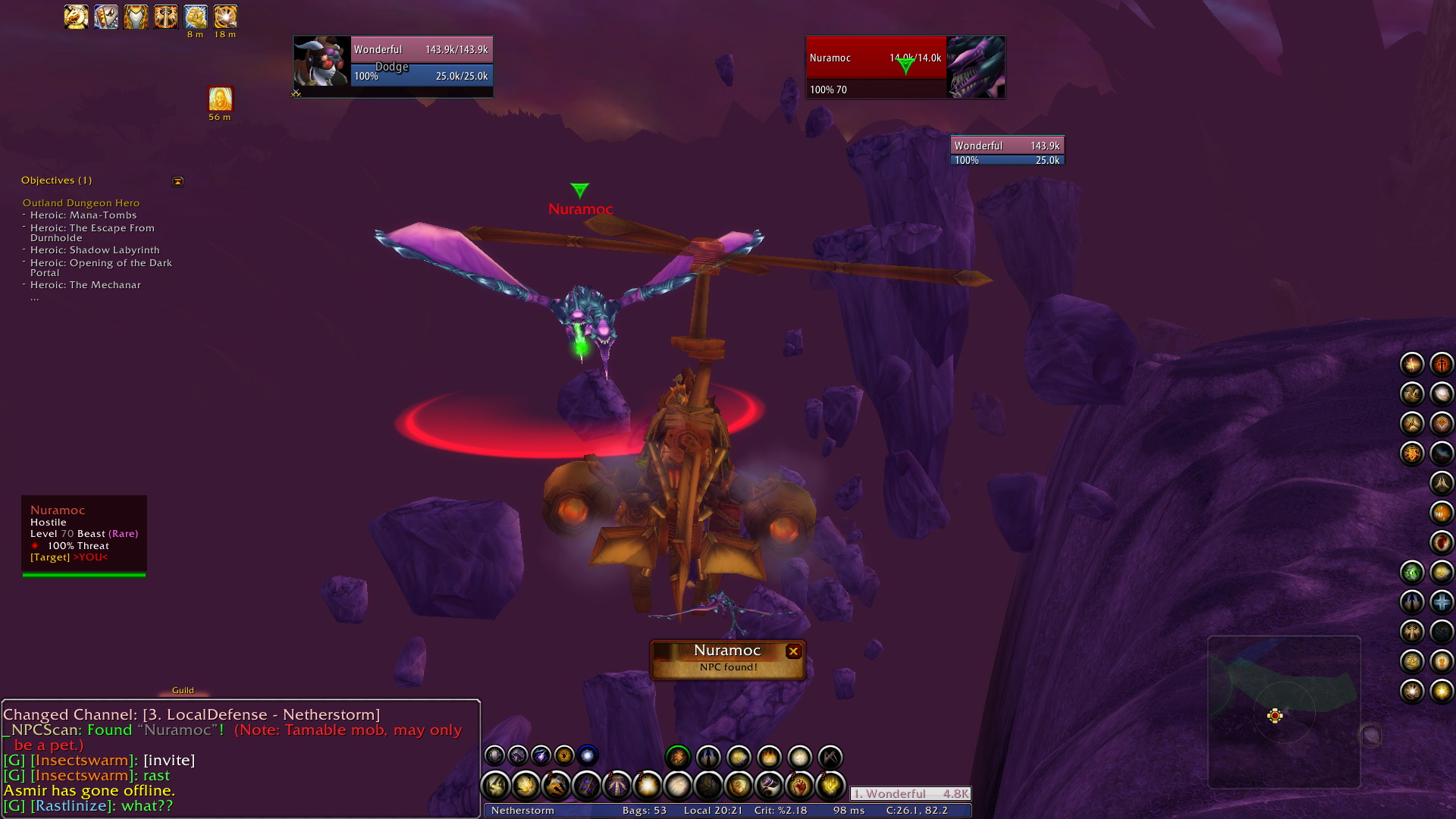Collapse the Objectives tracker
1456x819 pixels.
point(178,181)
